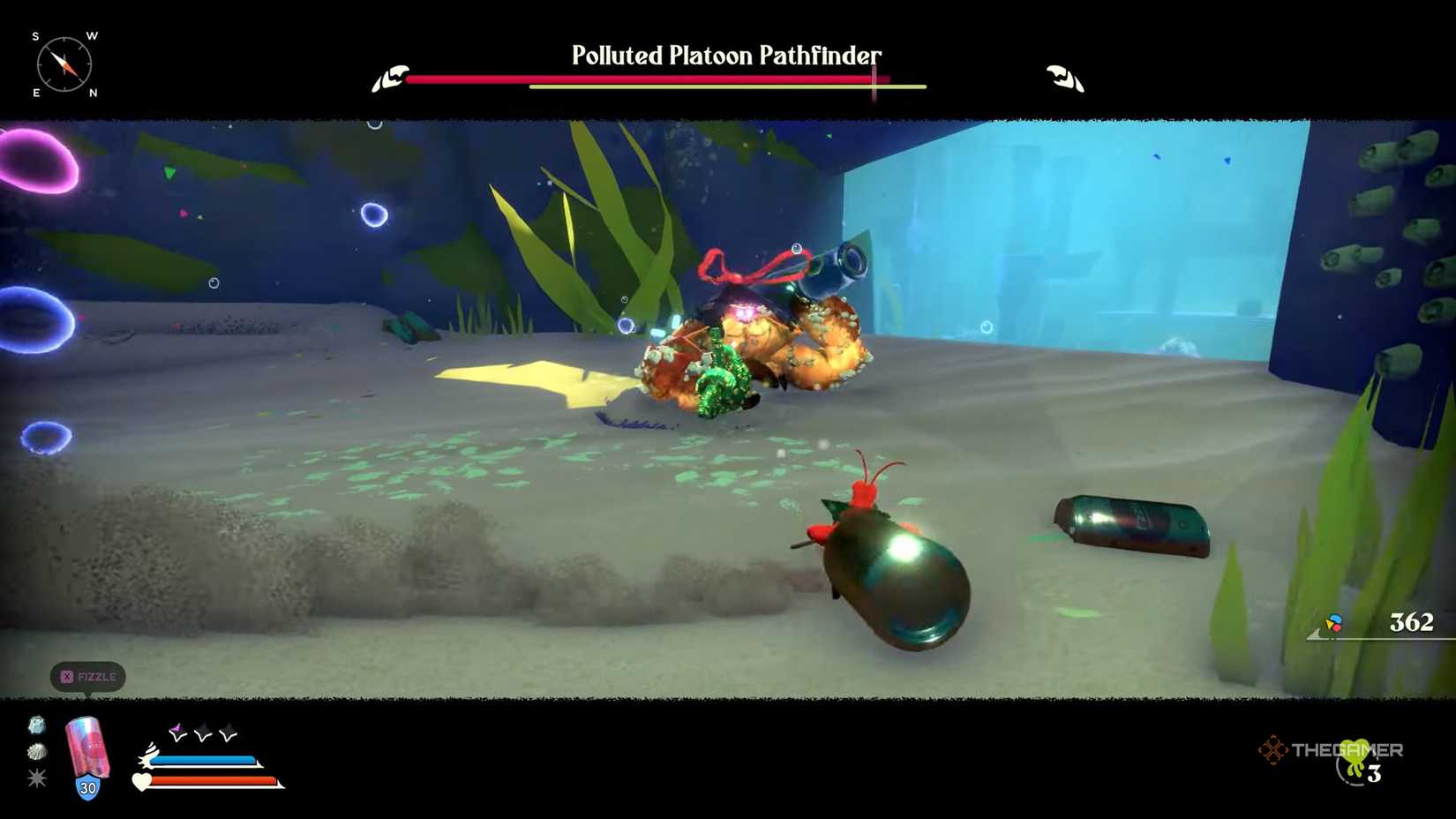Click the compass icon in the top-left corner
This screenshot has height=819, width=1456.
click(64, 64)
